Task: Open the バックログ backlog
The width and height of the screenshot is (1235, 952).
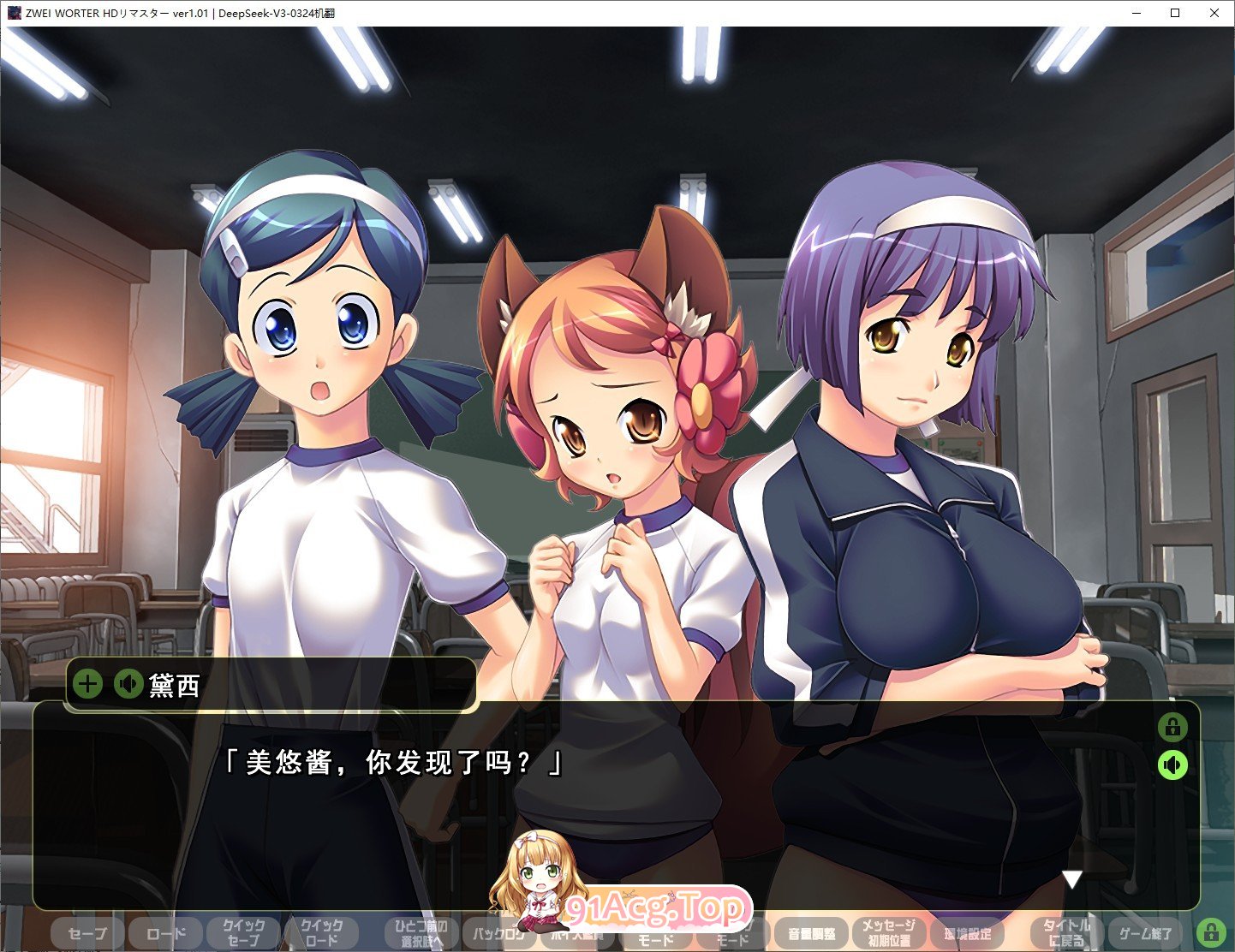Action: point(499,933)
